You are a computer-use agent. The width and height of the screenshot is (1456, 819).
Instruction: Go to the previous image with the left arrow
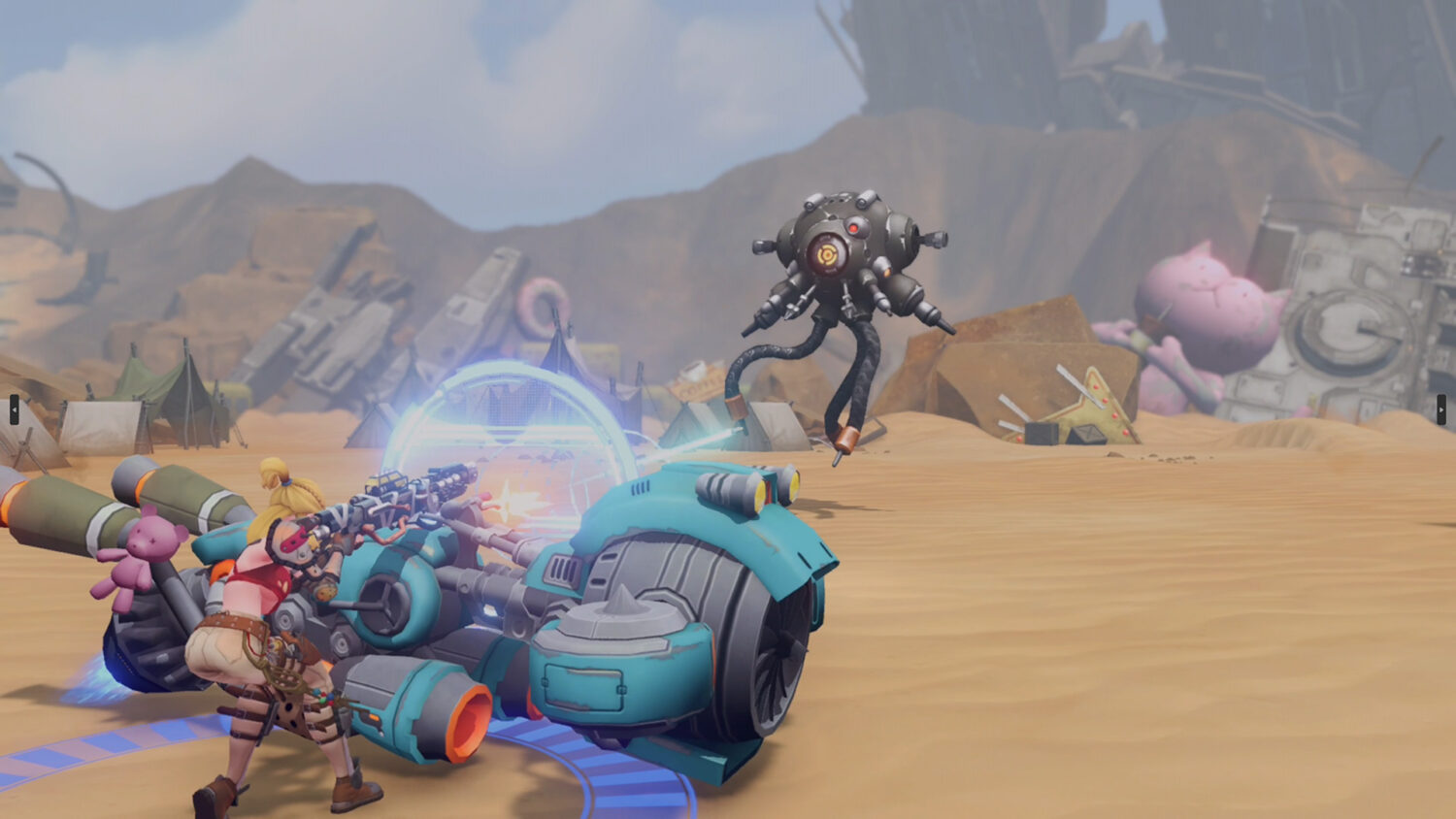14,409
